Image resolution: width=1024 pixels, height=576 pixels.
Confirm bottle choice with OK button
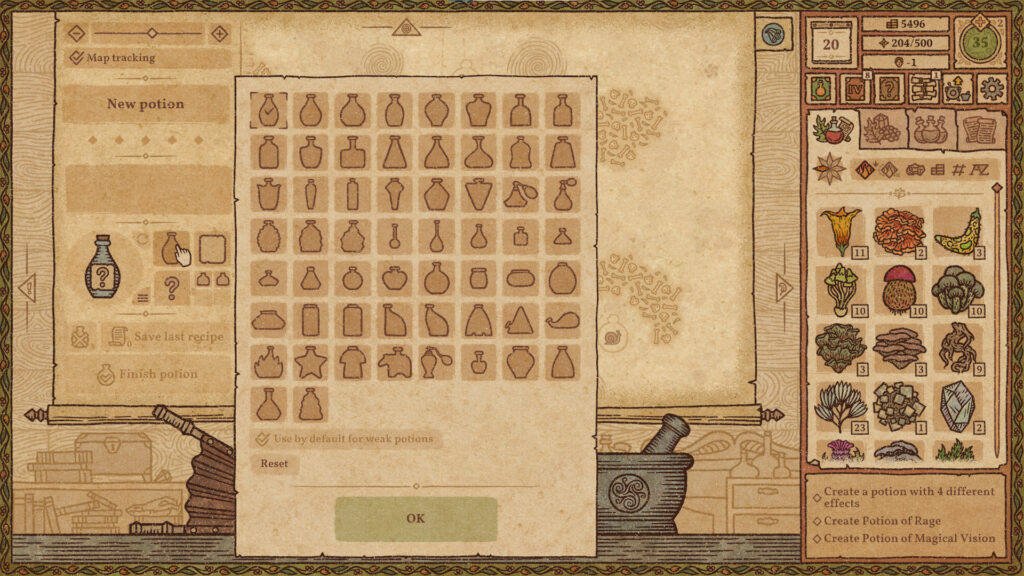(x=416, y=518)
